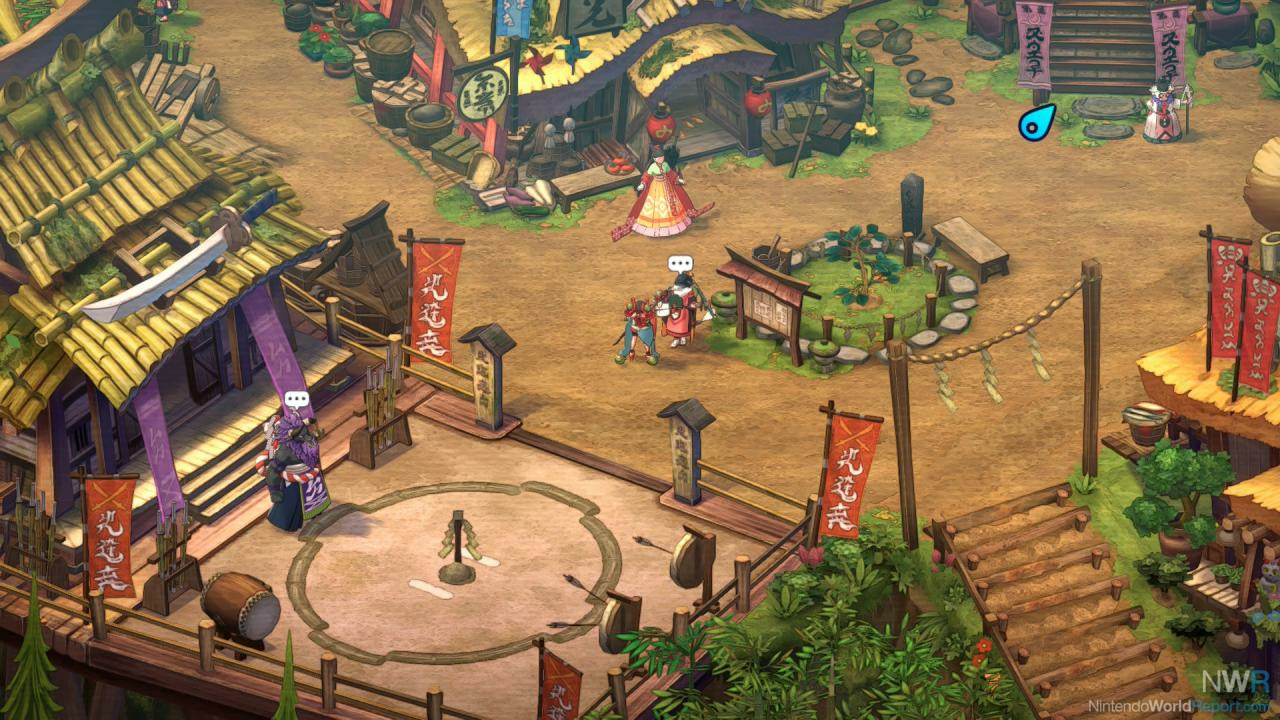Select the speech bubble above the purple-haired warrior
Viewport: 1280px width, 720px height.
(x=297, y=400)
